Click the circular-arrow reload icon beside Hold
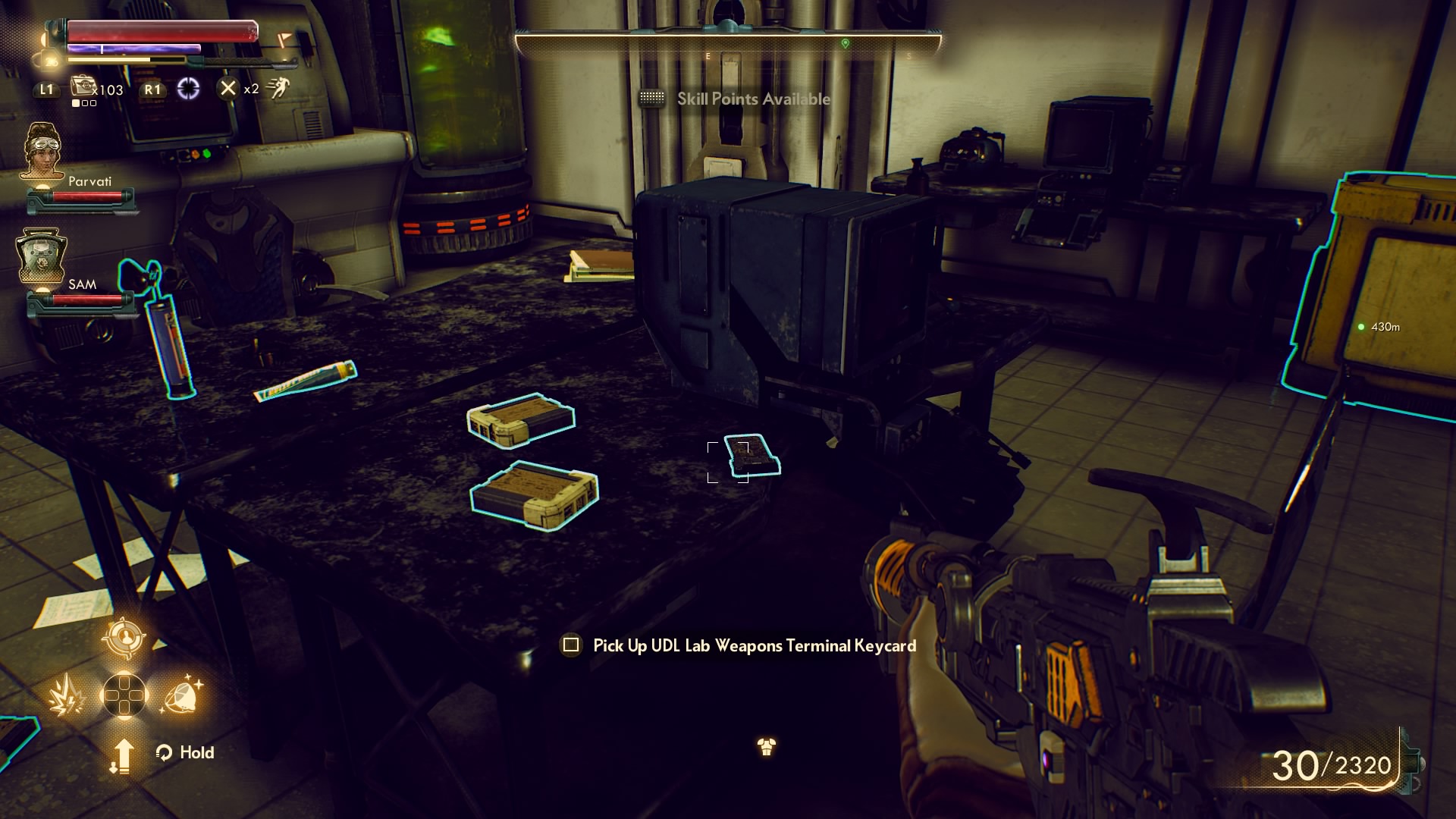Viewport: 1456px width, 819px height. tap(165, 752)
